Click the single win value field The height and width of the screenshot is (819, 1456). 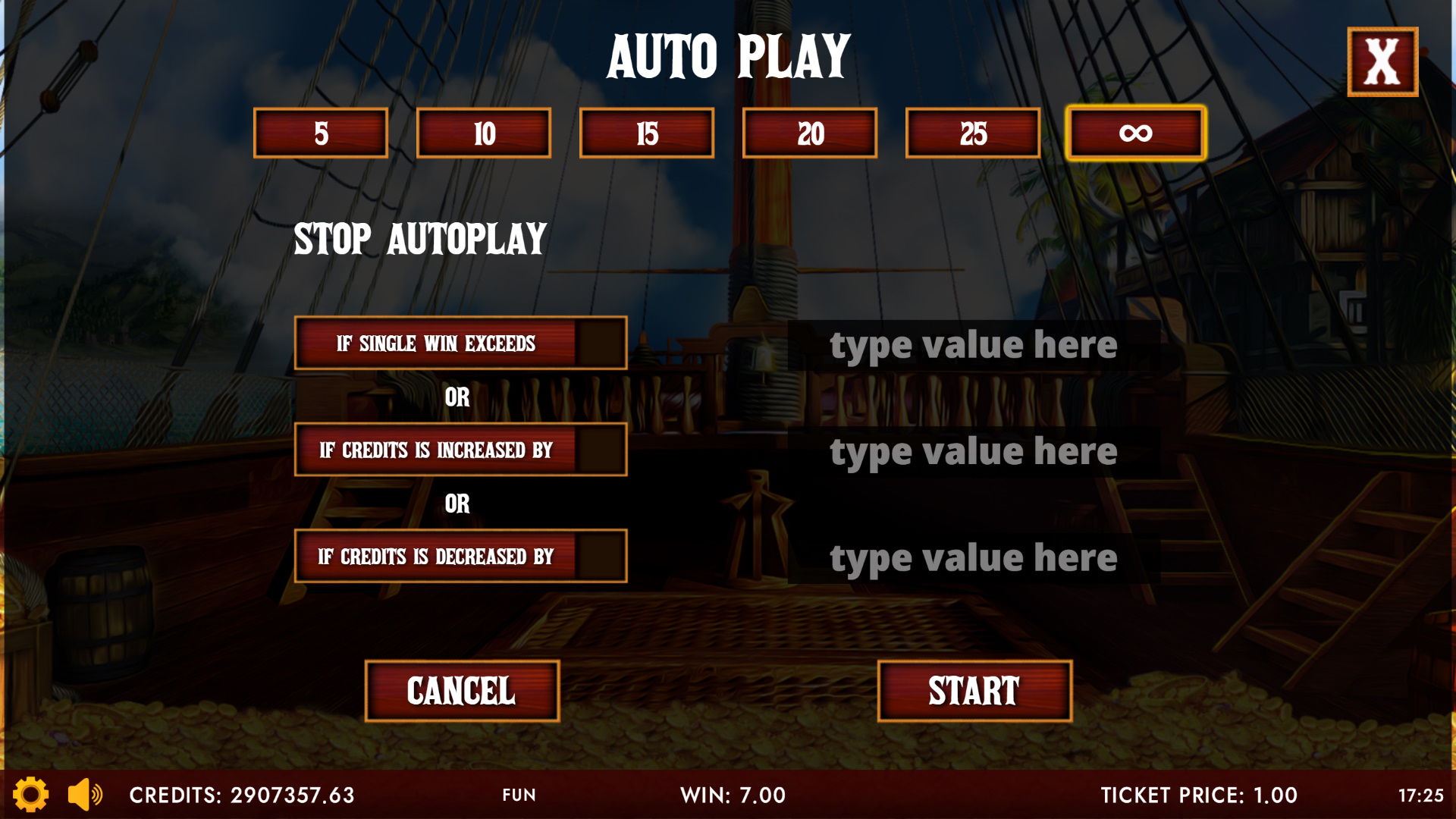pos(974,346)
